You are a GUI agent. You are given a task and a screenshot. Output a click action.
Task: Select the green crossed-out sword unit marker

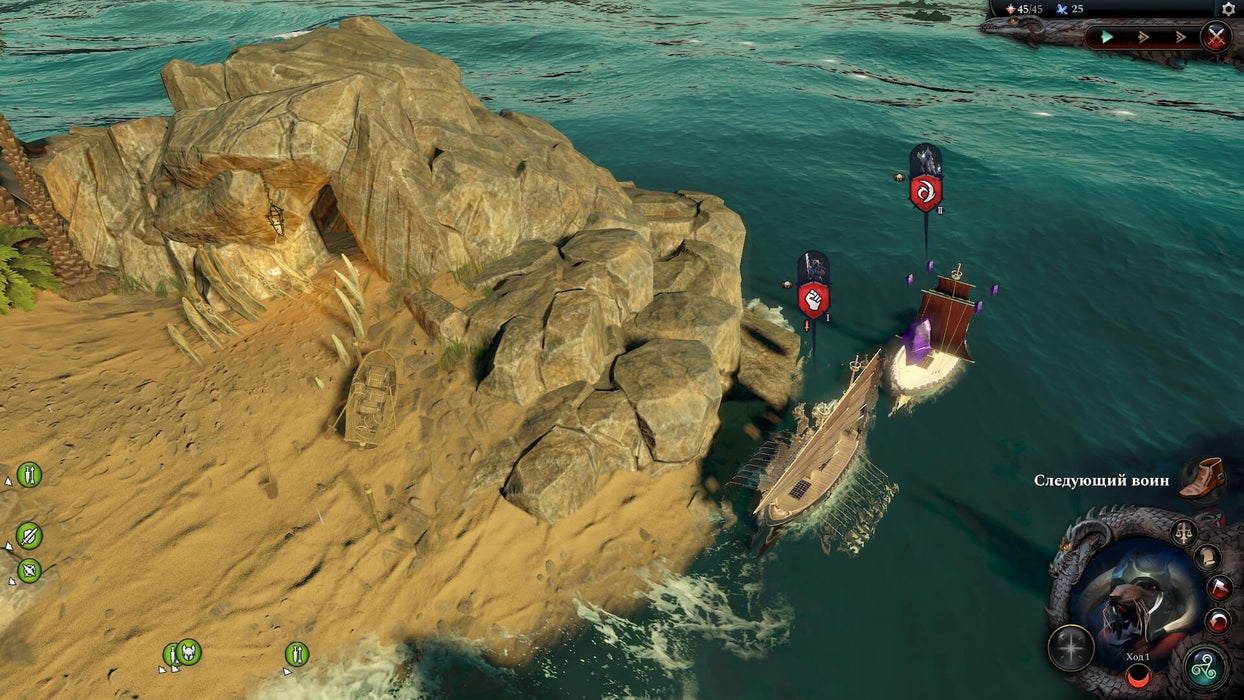[x=29, y=536]
